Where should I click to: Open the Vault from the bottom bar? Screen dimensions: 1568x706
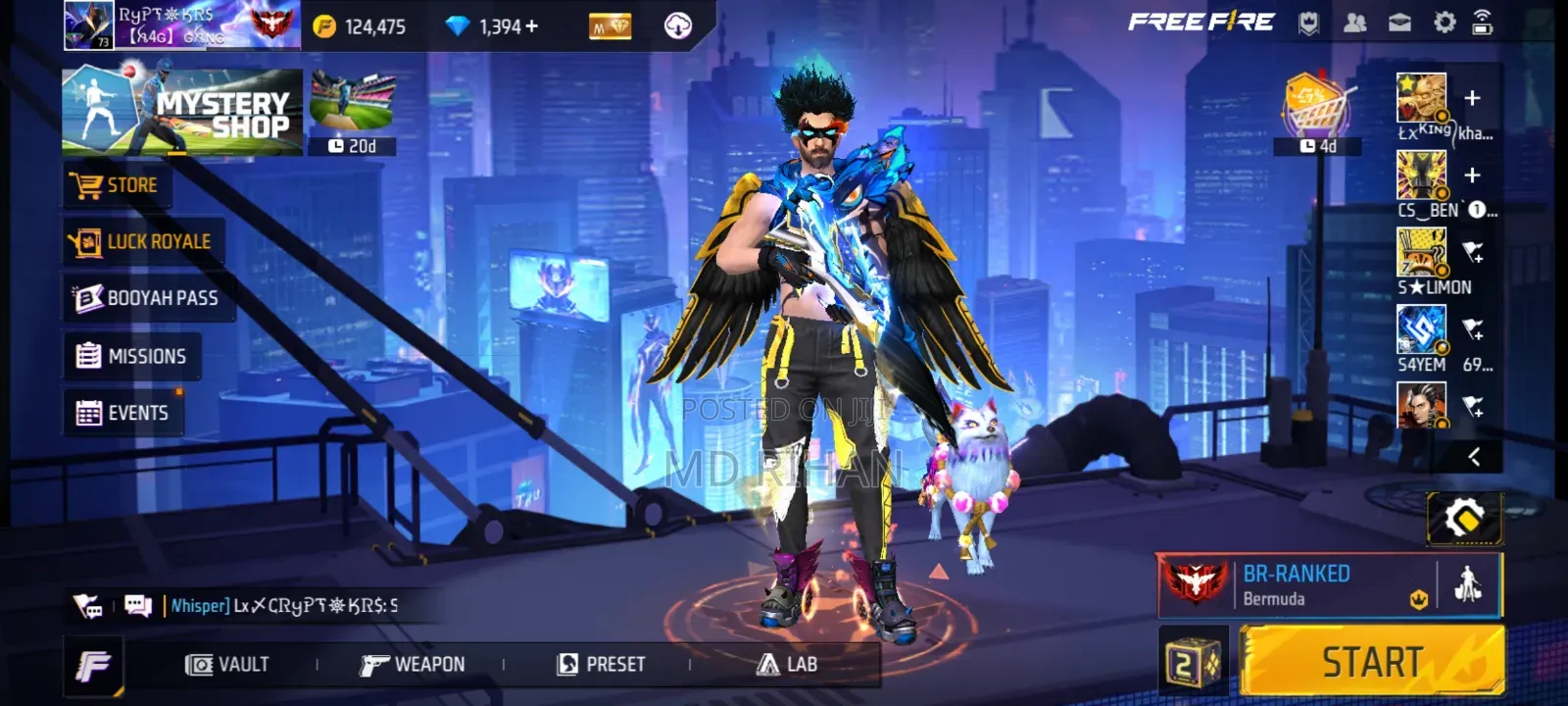point(226,664)
